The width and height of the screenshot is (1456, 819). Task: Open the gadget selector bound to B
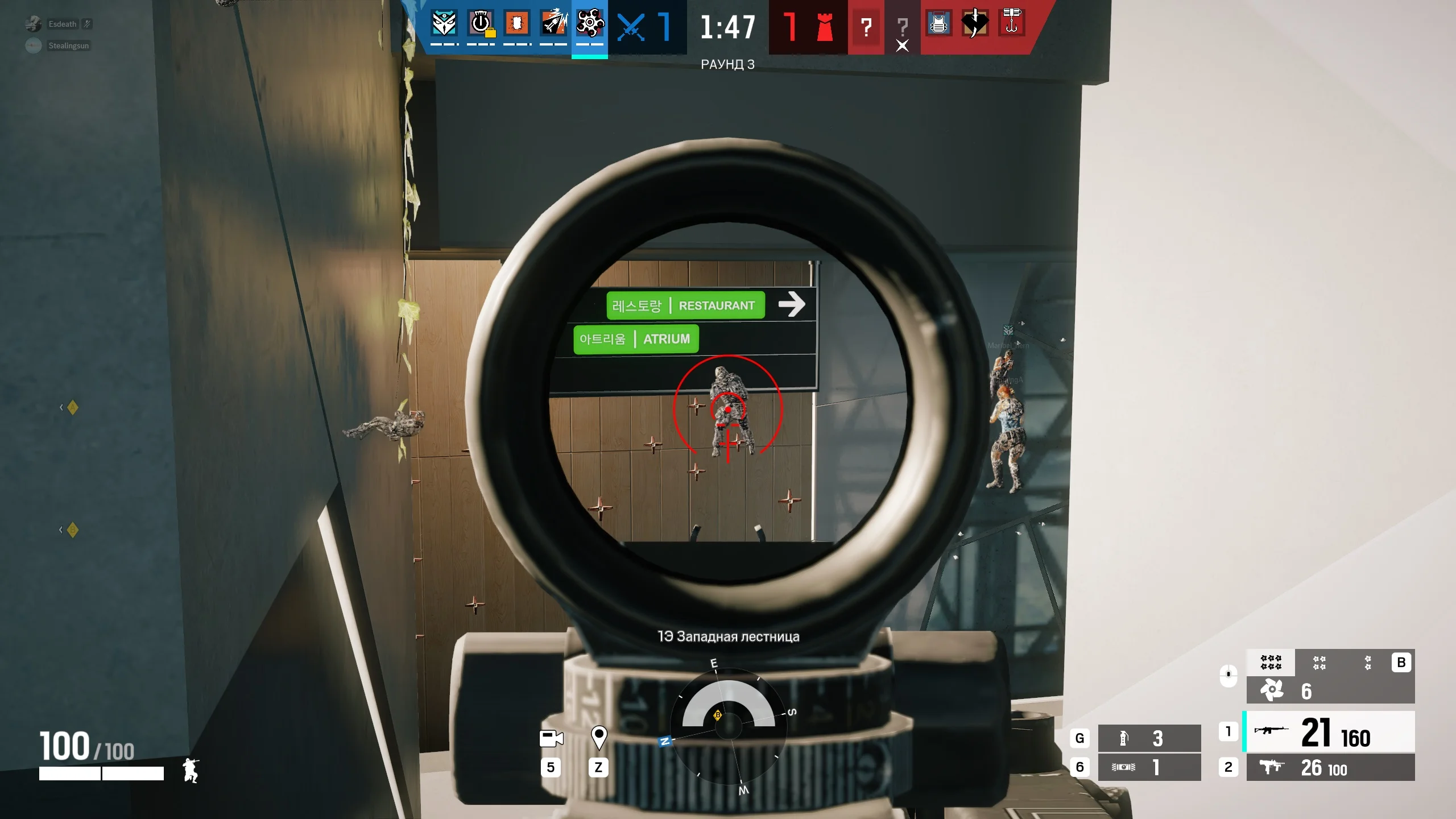(1401, 662)
